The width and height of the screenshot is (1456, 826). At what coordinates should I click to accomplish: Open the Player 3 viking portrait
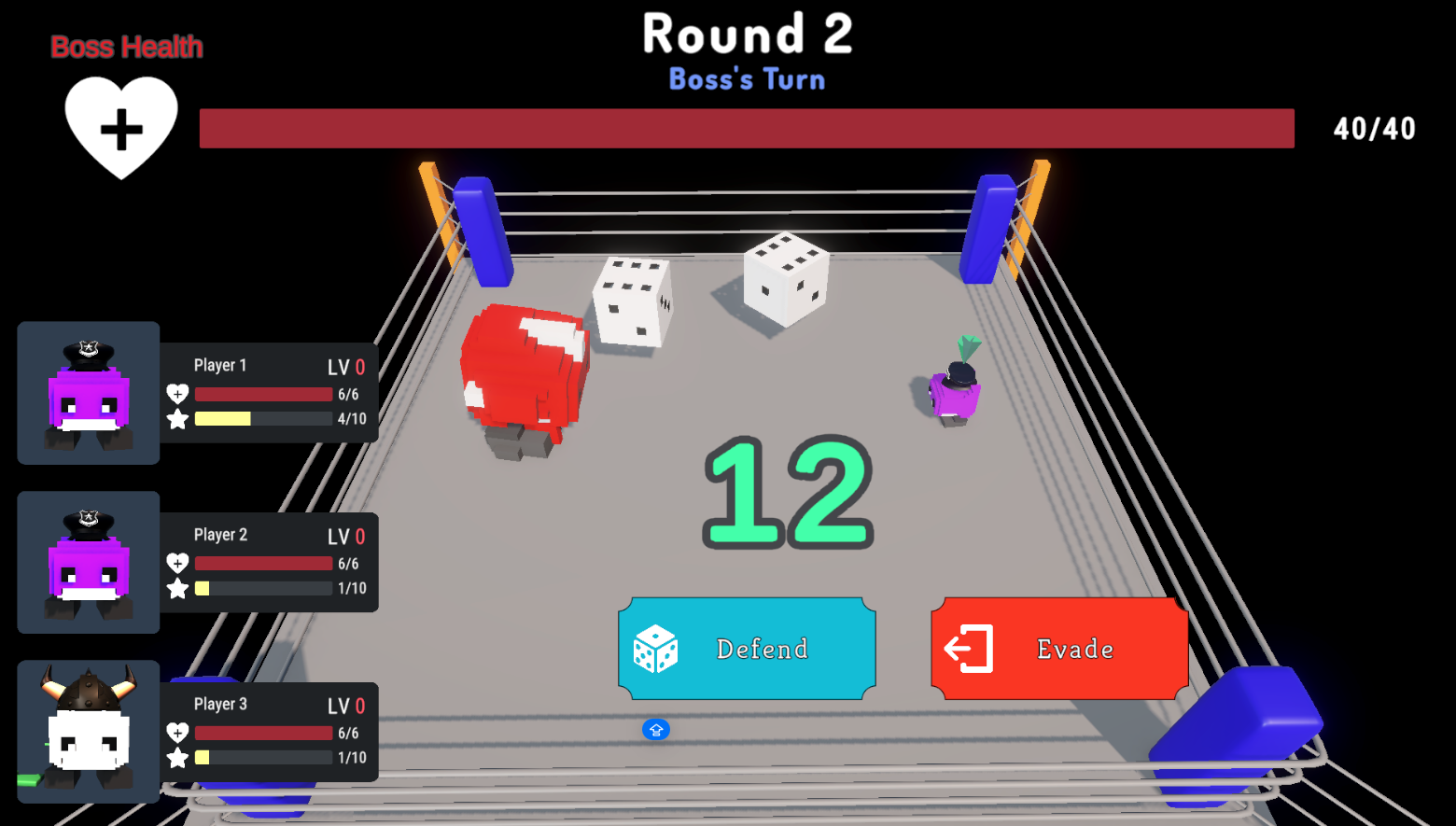pos(89,732)
